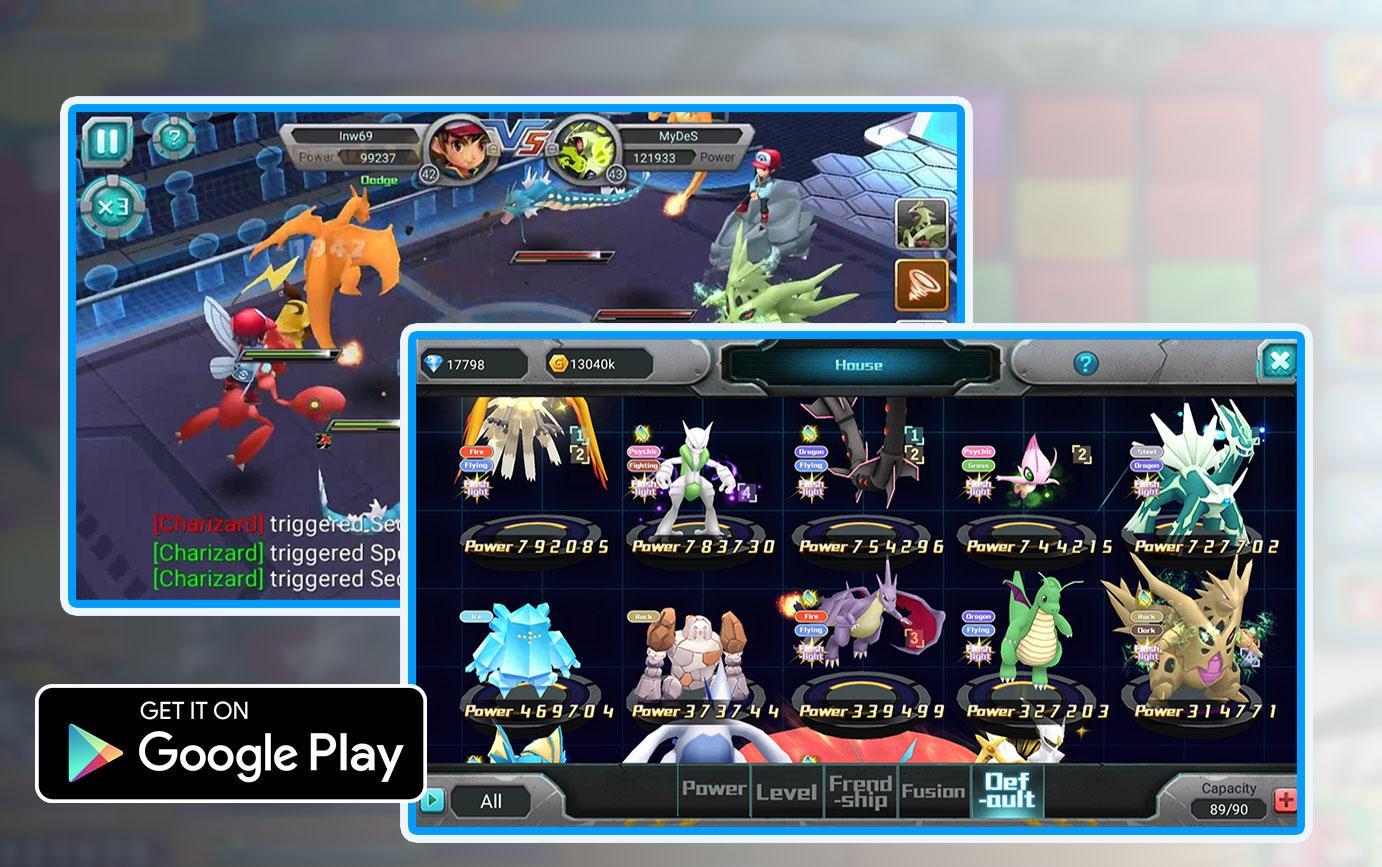This screenshot has width=1382, height=867.
Task: Switch on Level sorting mode
Action: [x=786, y=792]
